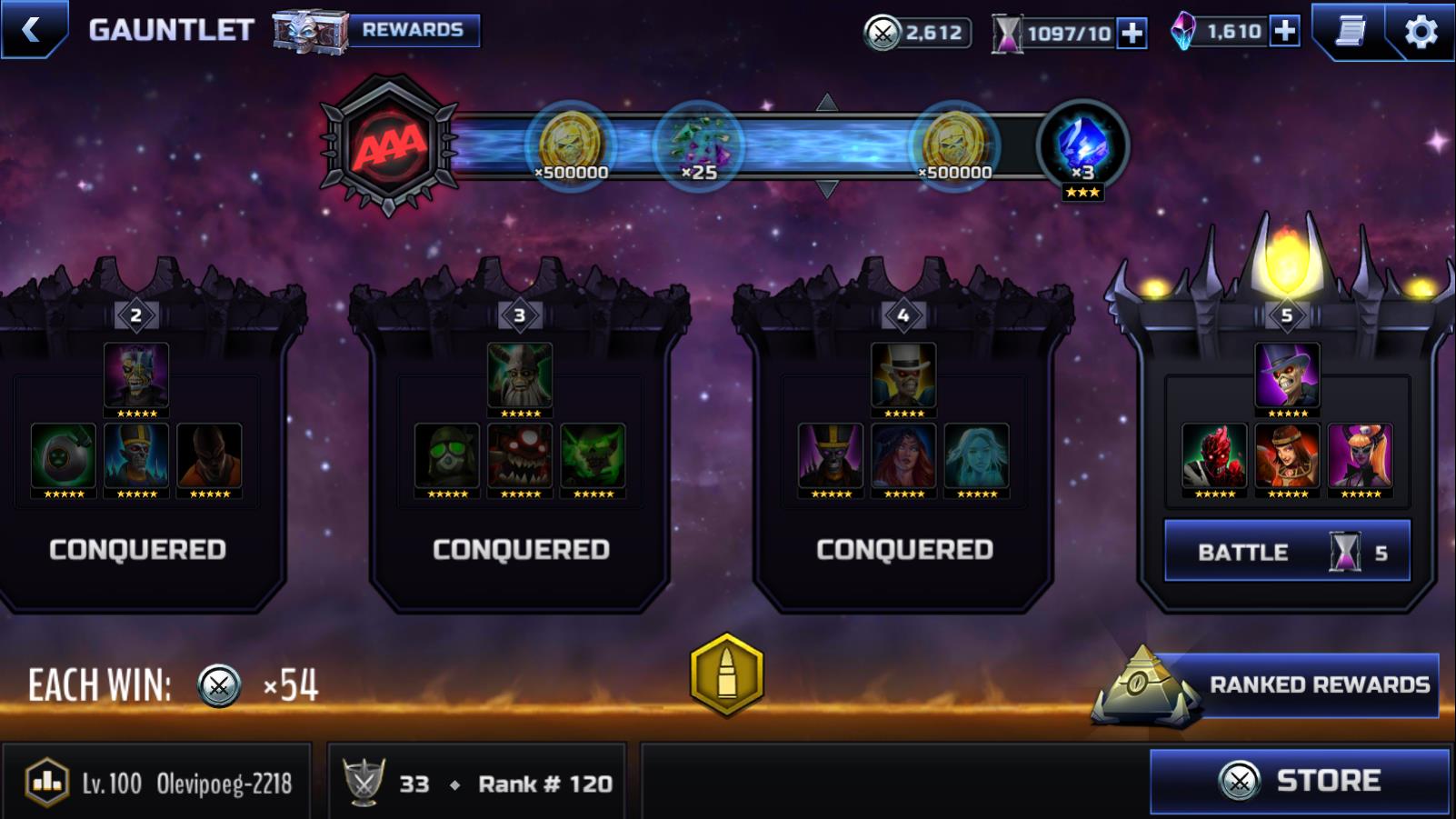1456x819 pixels.
Task: Open the scroll log icon
Action: pyautogui.click(x=1351, y=32)
